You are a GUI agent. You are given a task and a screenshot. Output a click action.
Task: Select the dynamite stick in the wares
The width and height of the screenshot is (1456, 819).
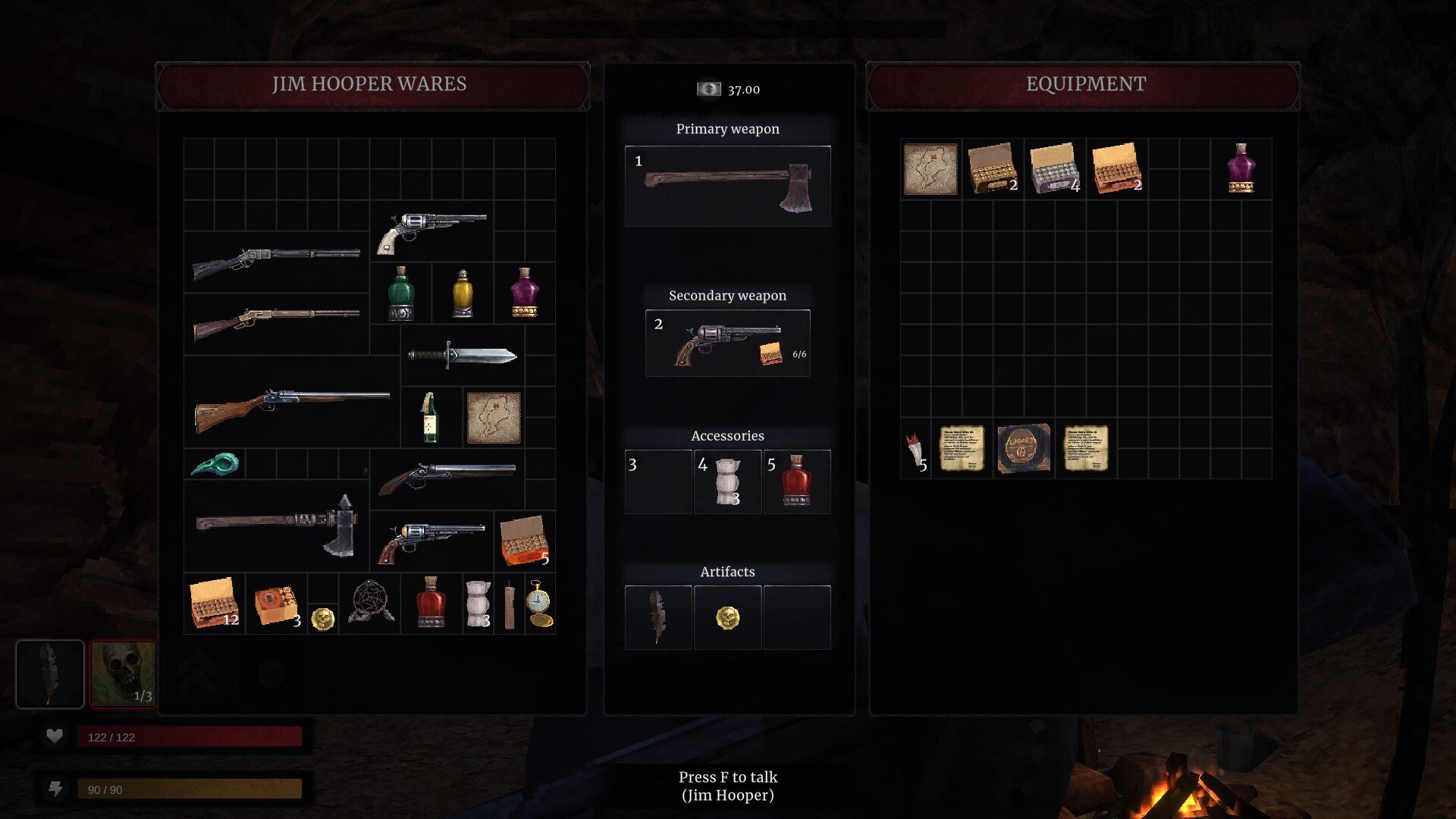(509, 605)
